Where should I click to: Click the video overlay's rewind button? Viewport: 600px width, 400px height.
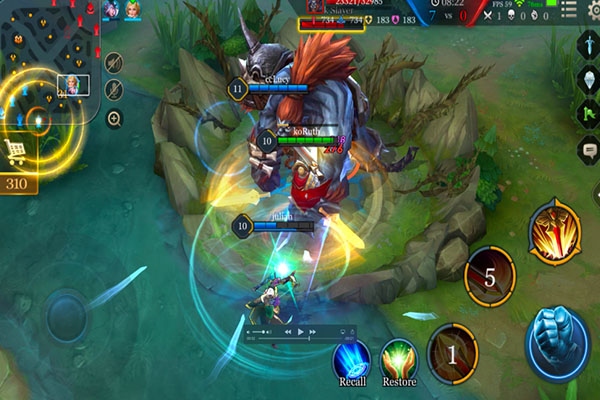point(287,332)
